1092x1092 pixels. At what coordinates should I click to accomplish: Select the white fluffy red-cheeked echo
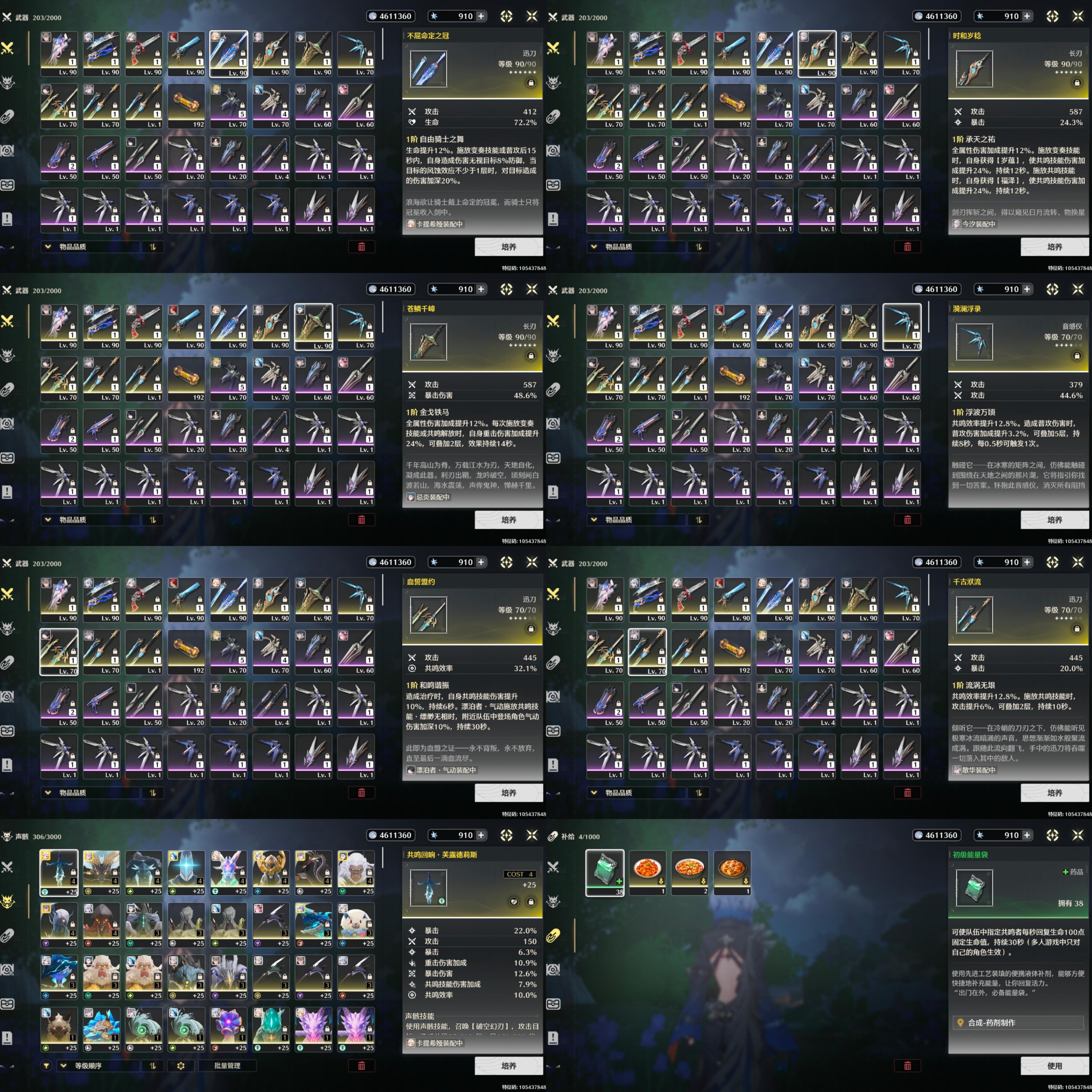tap(356, 924)
